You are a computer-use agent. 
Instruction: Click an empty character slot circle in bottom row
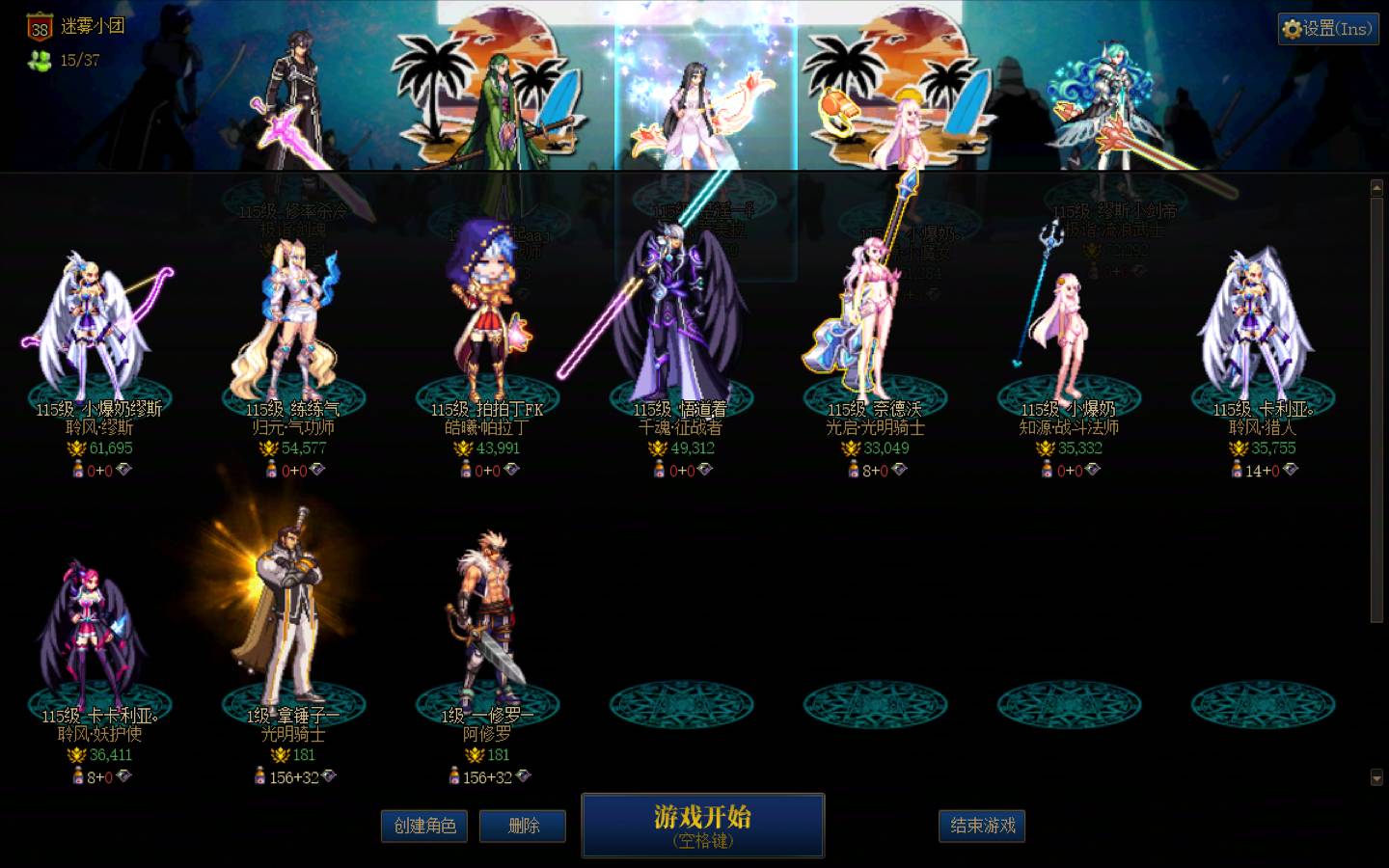682,704
